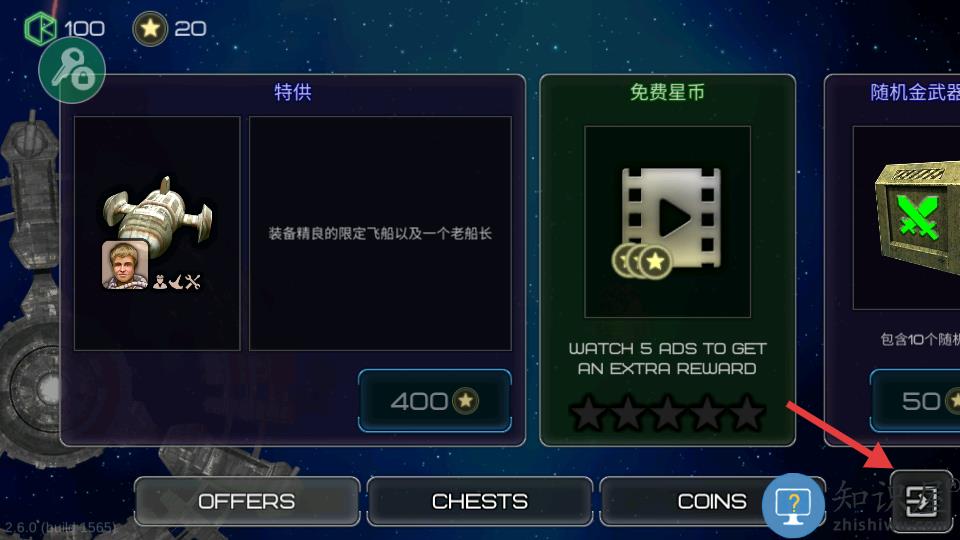Click the exit shop button
The height and width of the screenshot is (540, 960).
(x=921, y=497)
